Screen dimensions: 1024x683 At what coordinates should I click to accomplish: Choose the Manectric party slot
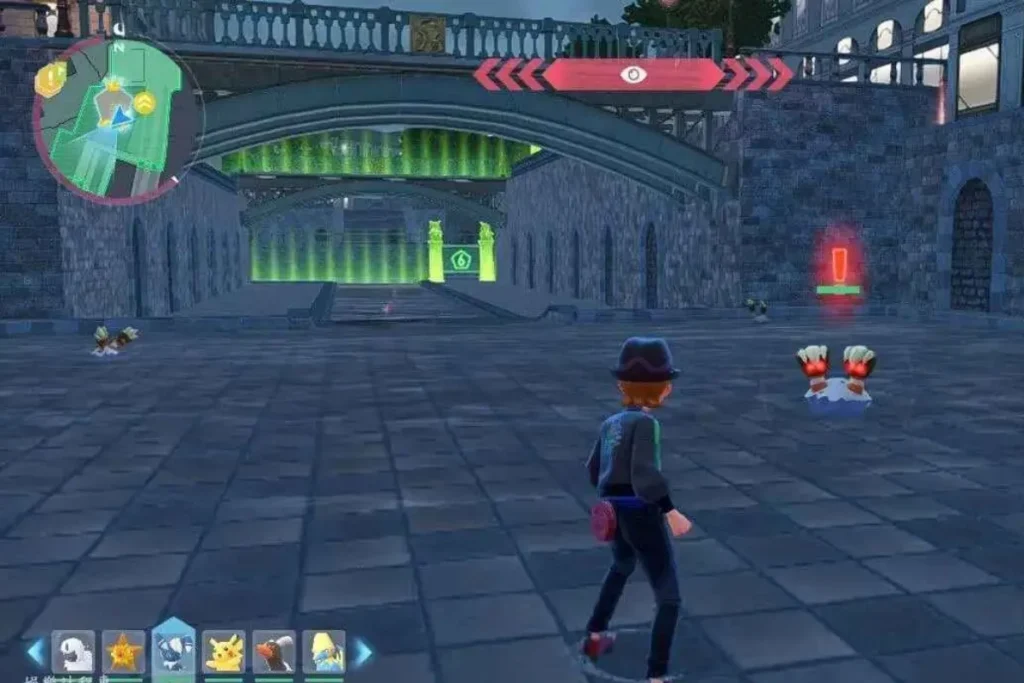324,652
